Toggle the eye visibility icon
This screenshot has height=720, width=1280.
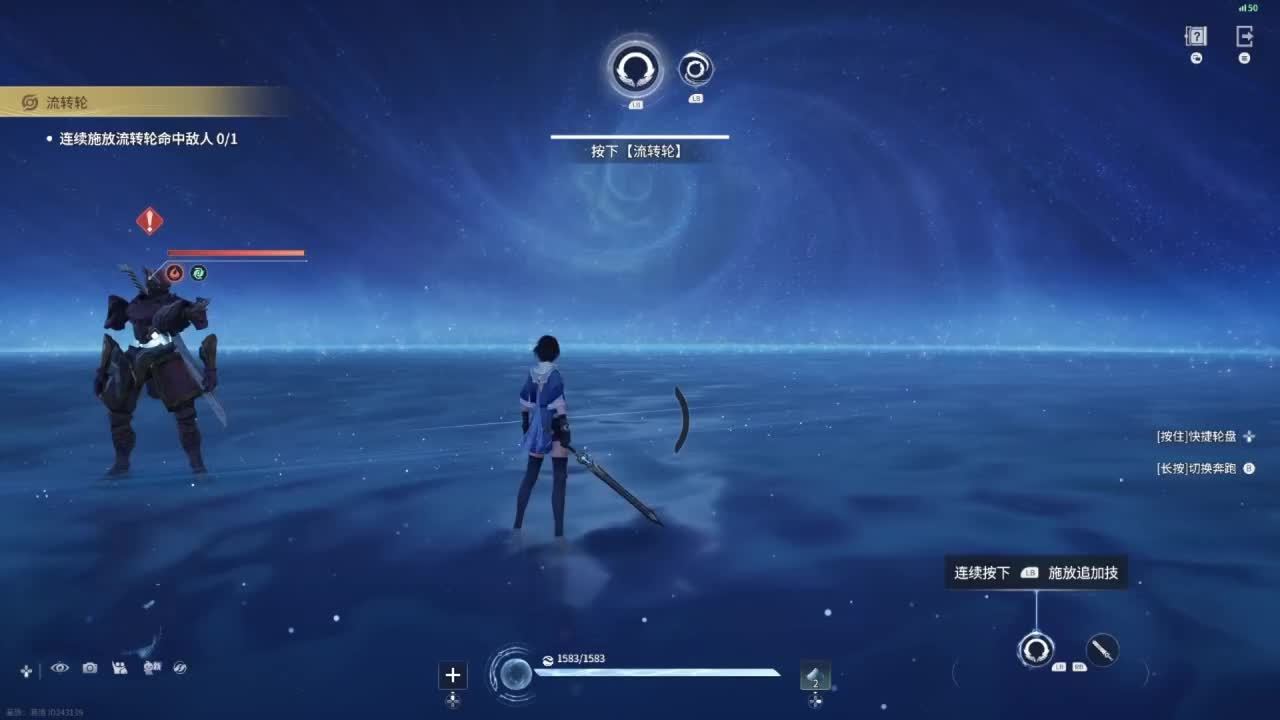point(60,668)
